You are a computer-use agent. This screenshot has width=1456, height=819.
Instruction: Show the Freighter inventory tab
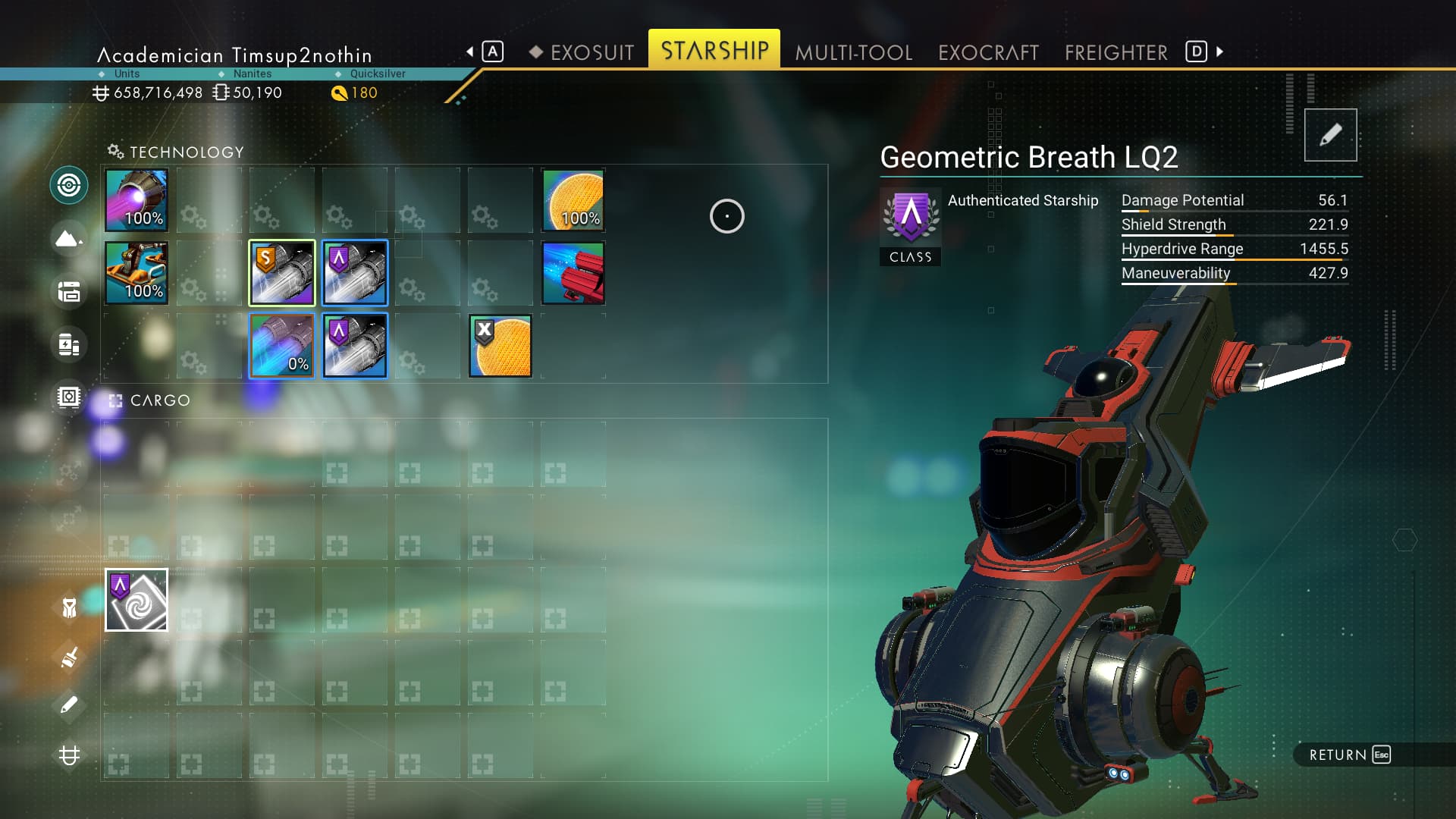1116,52
